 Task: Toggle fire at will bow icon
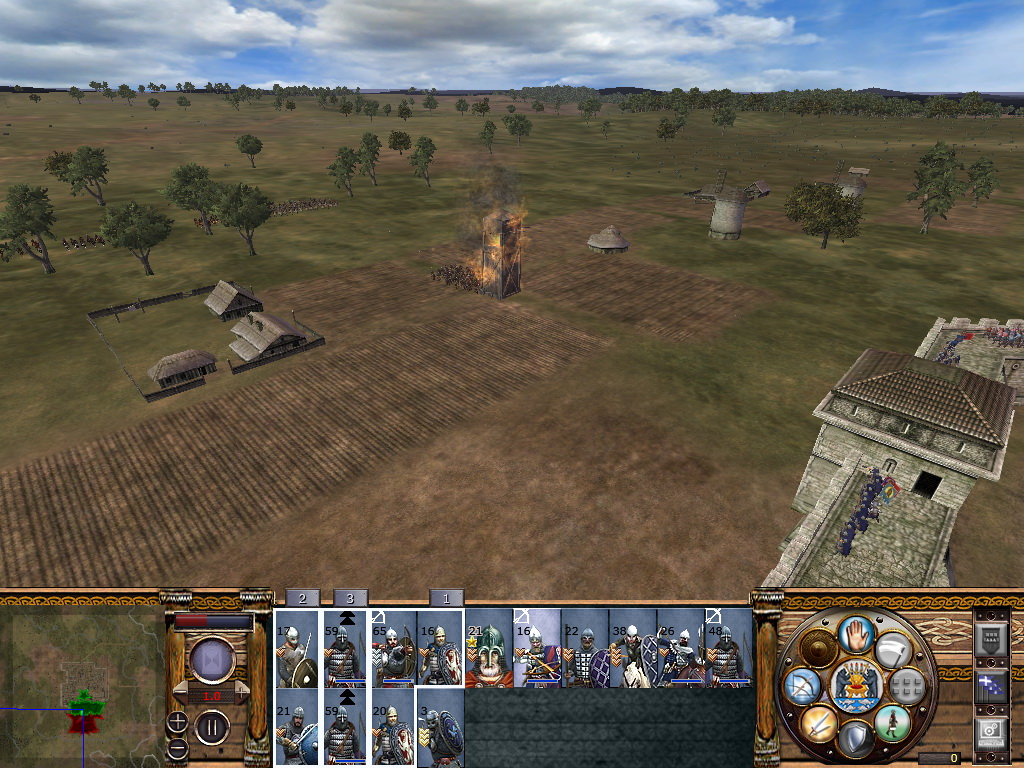[x=803, y=686]
